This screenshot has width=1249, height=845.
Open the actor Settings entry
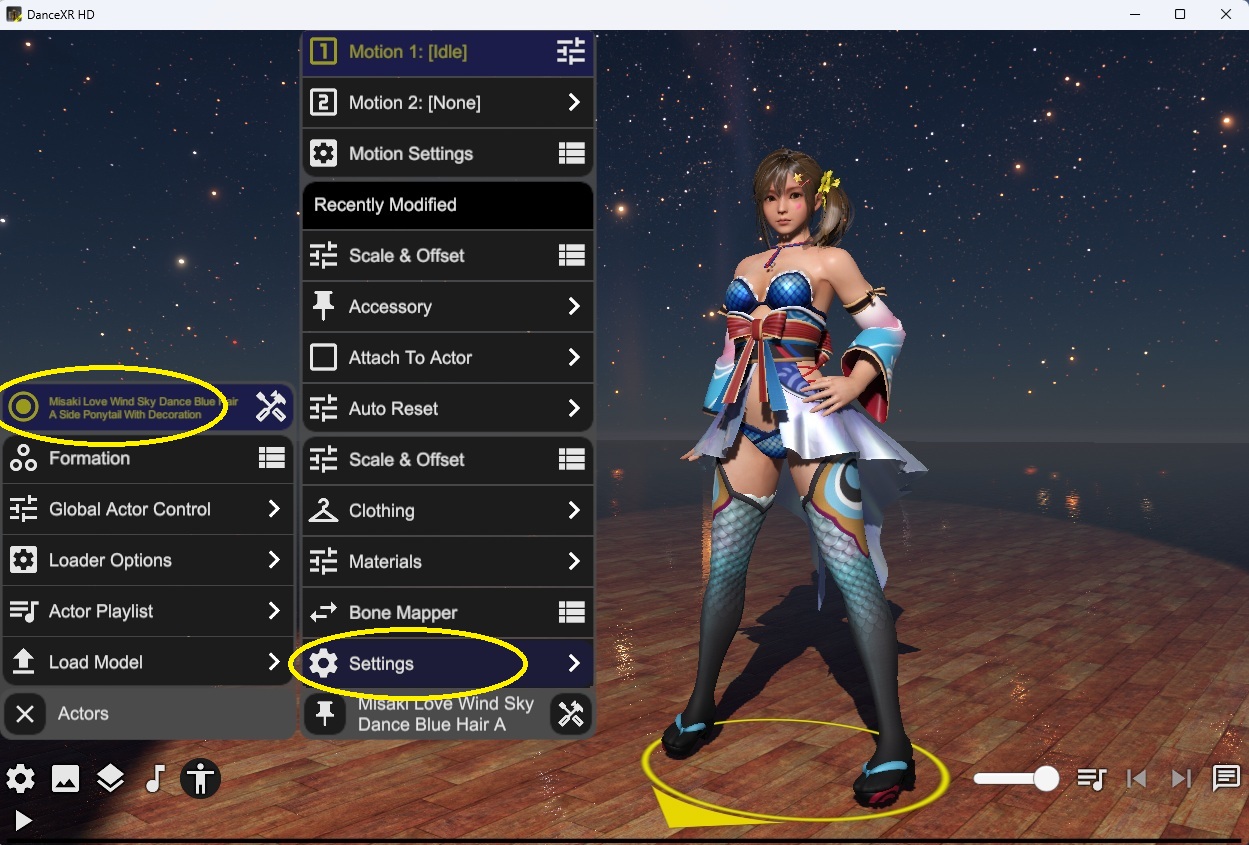pyautogui.click(x=447, y=664)
